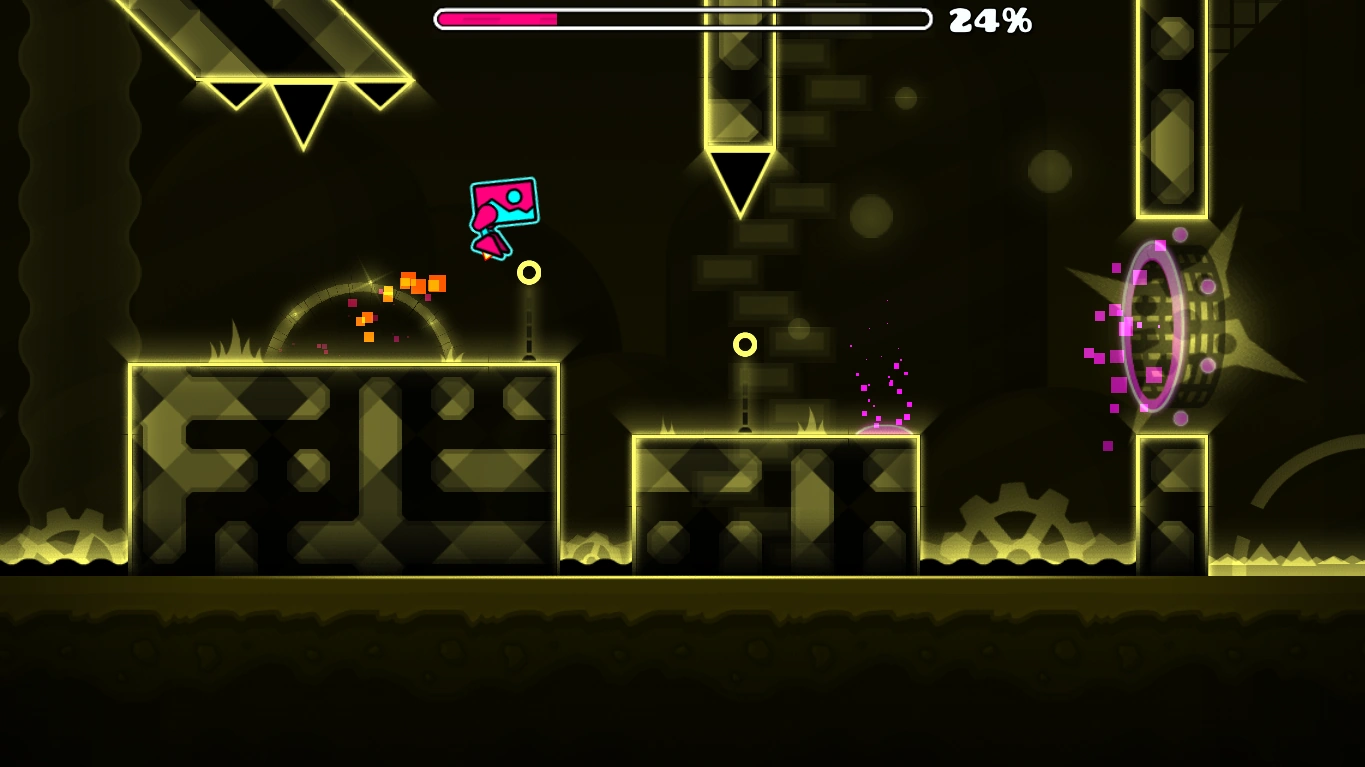The width and height of the screenshot is (1365, 767).
Task: Select the hanging spike pillar at top
Action: coord(740,110)
